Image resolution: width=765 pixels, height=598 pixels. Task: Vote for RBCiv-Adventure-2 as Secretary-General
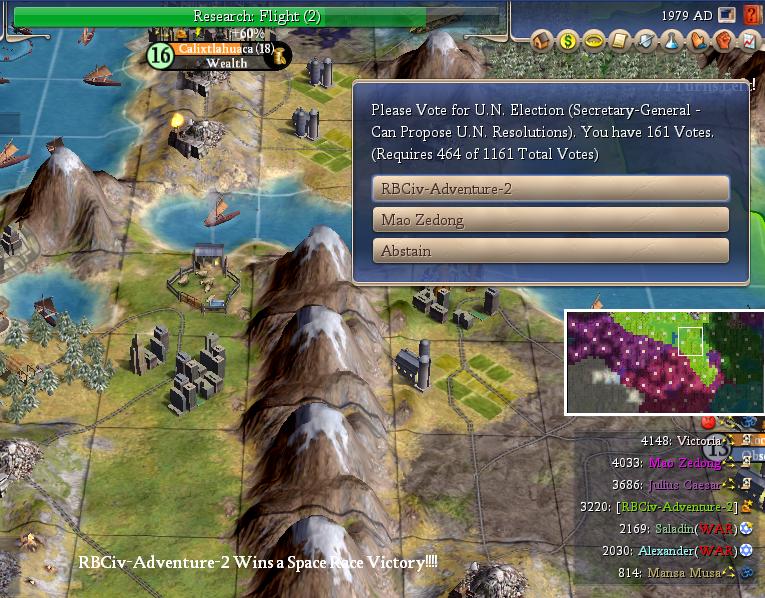(x=550, y=188)
